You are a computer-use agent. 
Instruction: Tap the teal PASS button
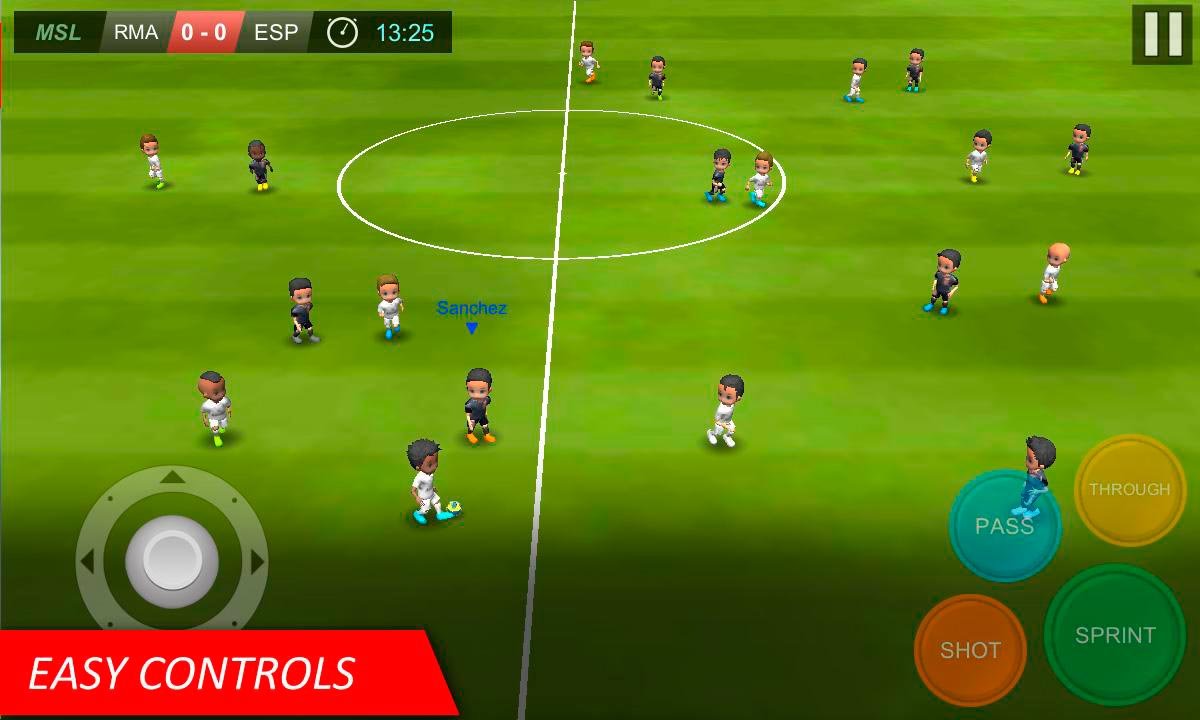tap(1004, 526)
